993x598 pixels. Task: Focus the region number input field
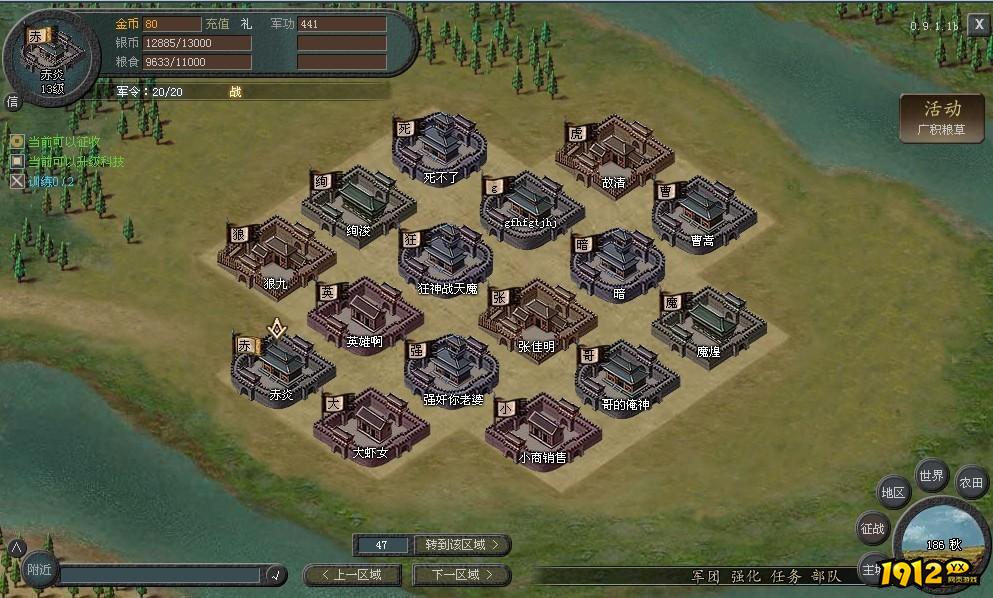click(x=382, y=545)
